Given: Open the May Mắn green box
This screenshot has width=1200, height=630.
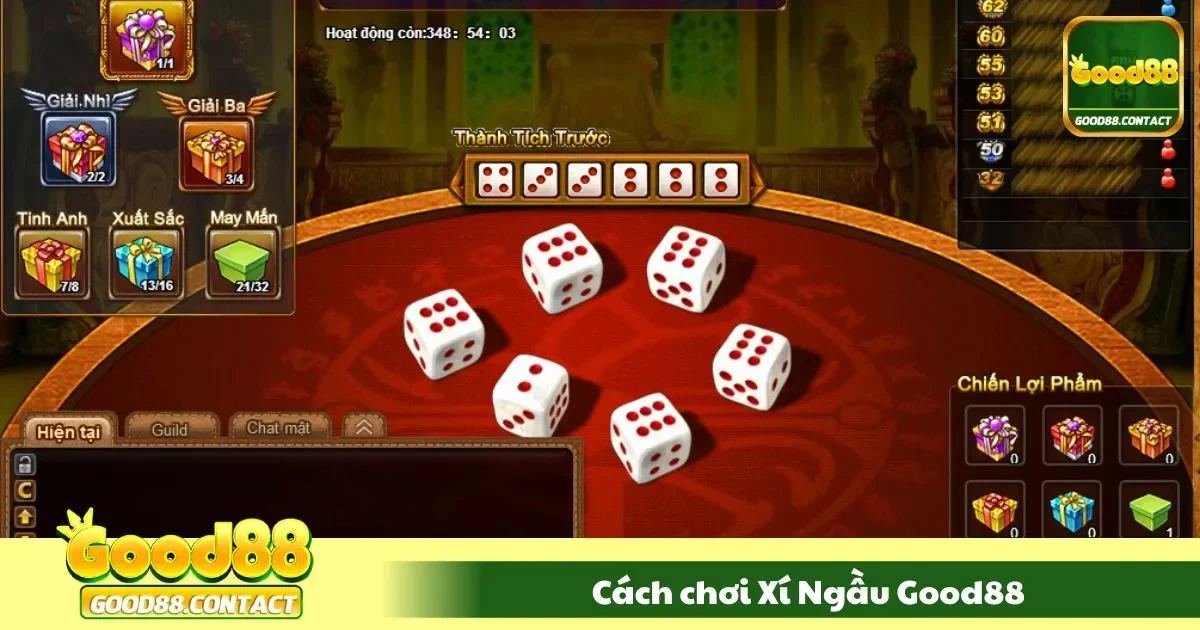Looking at the screenshot, I should coord(243,262).
